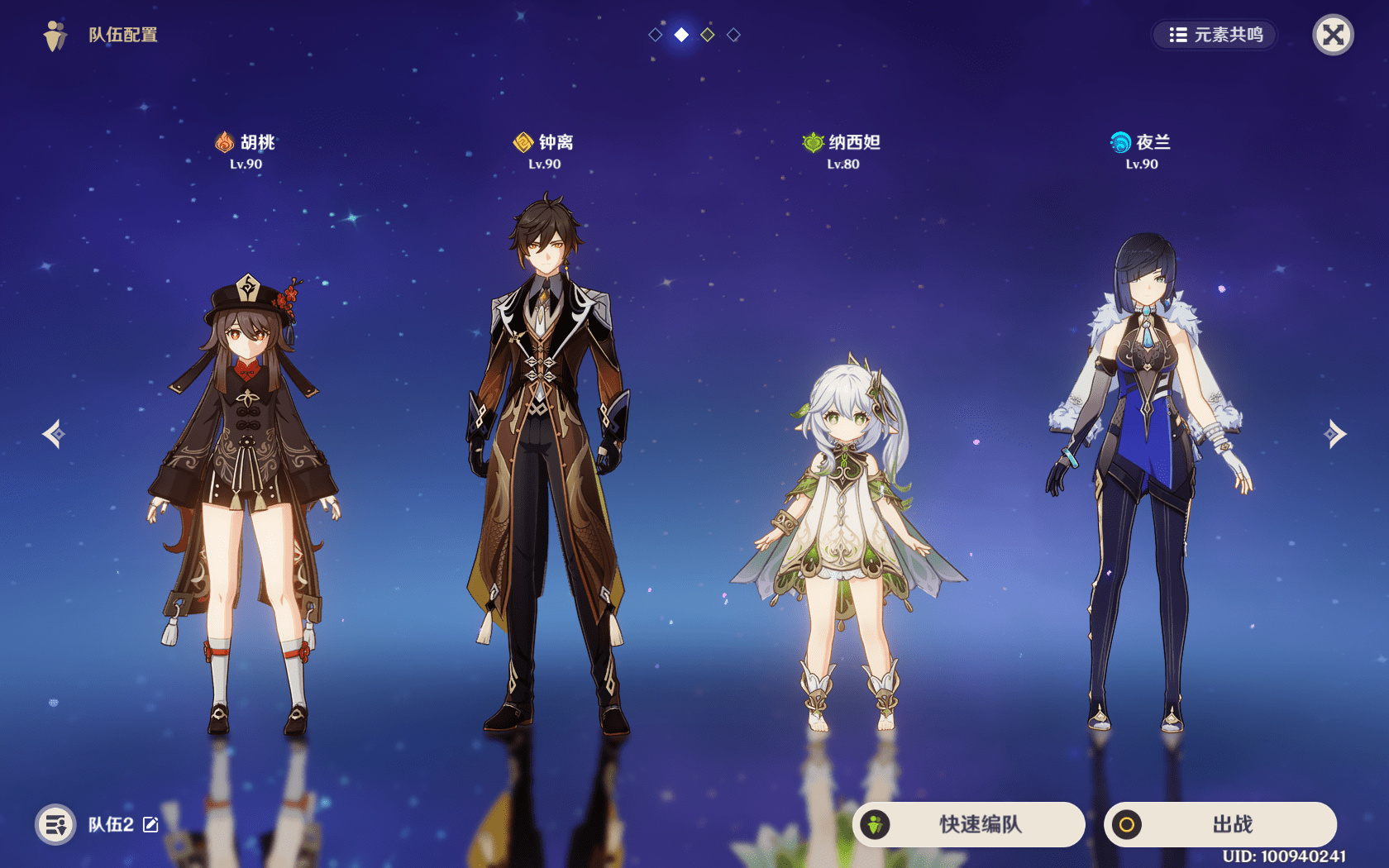
Task: Open the 元素共鸣 elemental resonance panel
Action: (x=1215, y=35)
